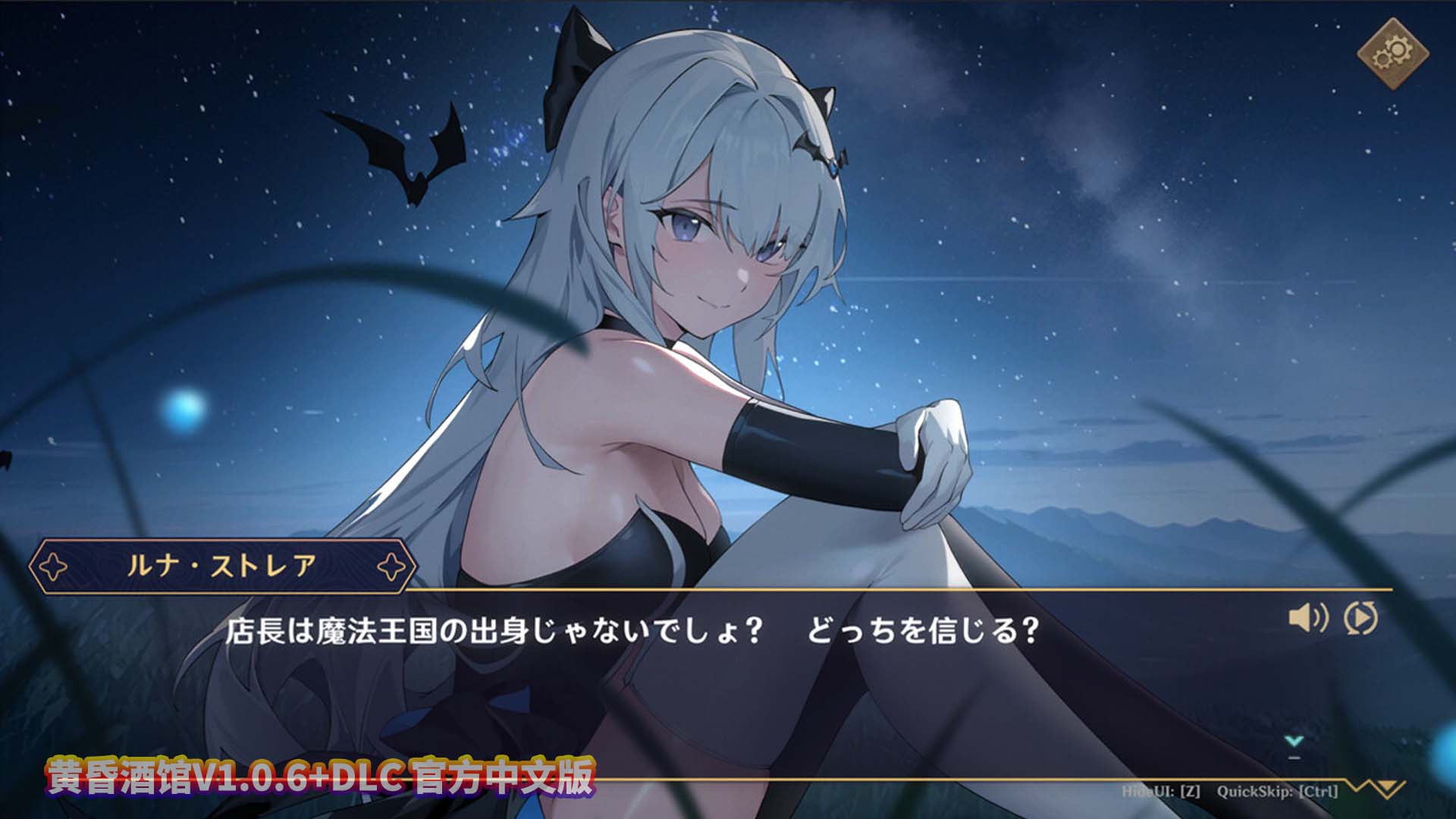Click the white dash marker above the shortcut hints
The height and width of the screenshot is (819, 1456).
pos(1293,757)
